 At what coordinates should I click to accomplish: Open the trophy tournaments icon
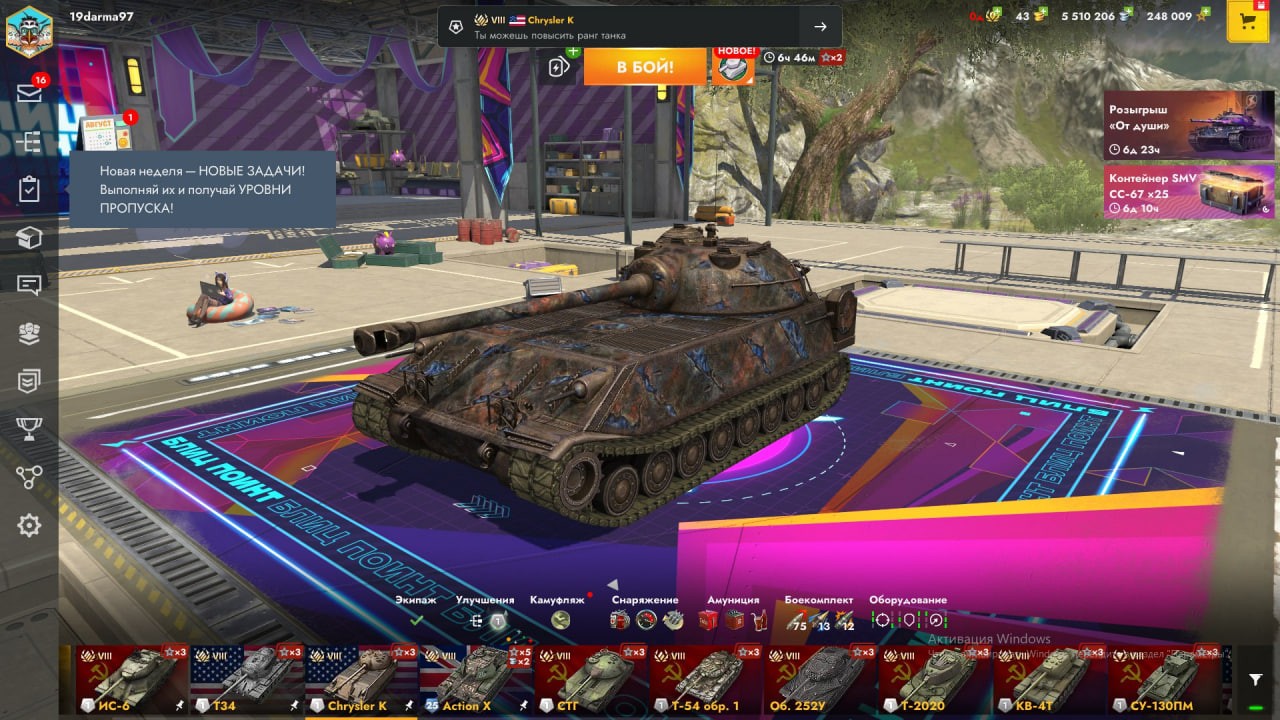tap(29, 429)
